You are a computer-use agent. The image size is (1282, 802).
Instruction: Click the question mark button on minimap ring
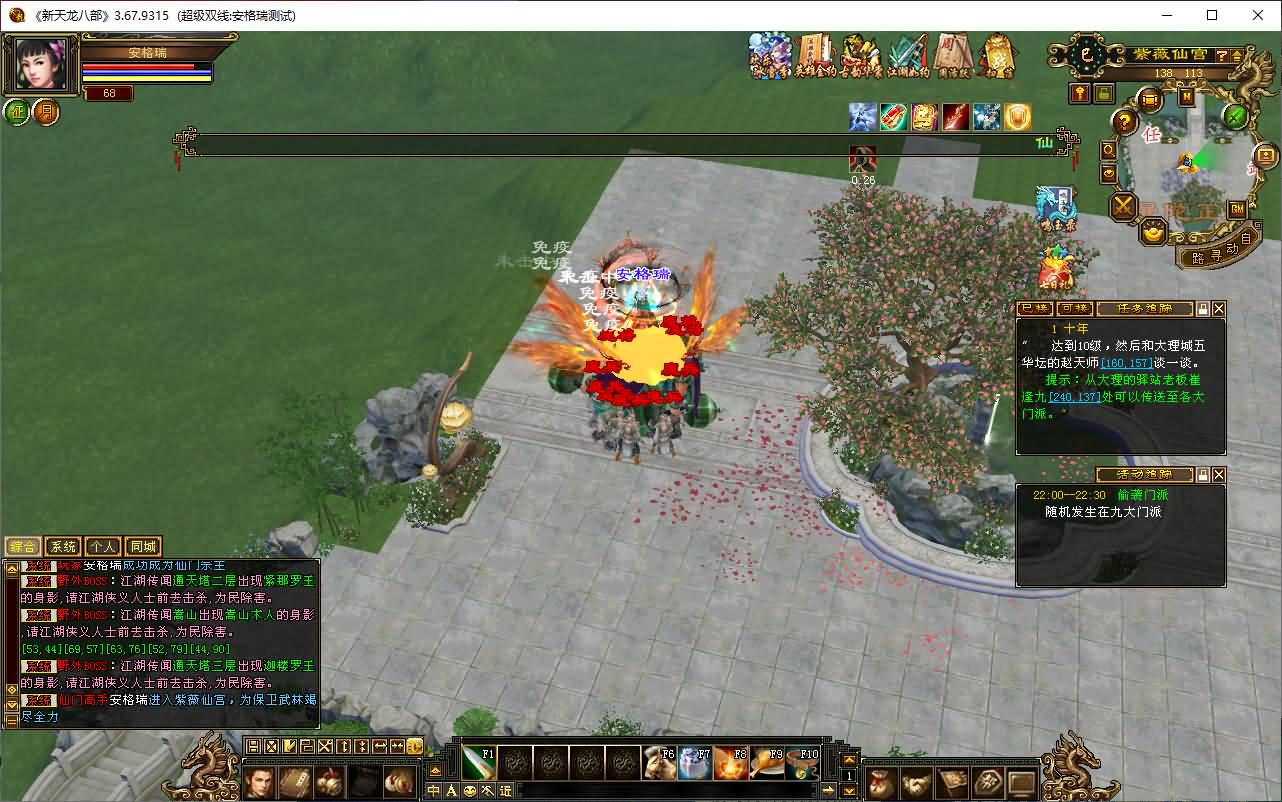pyautogui.click(x=1125, y=123)
